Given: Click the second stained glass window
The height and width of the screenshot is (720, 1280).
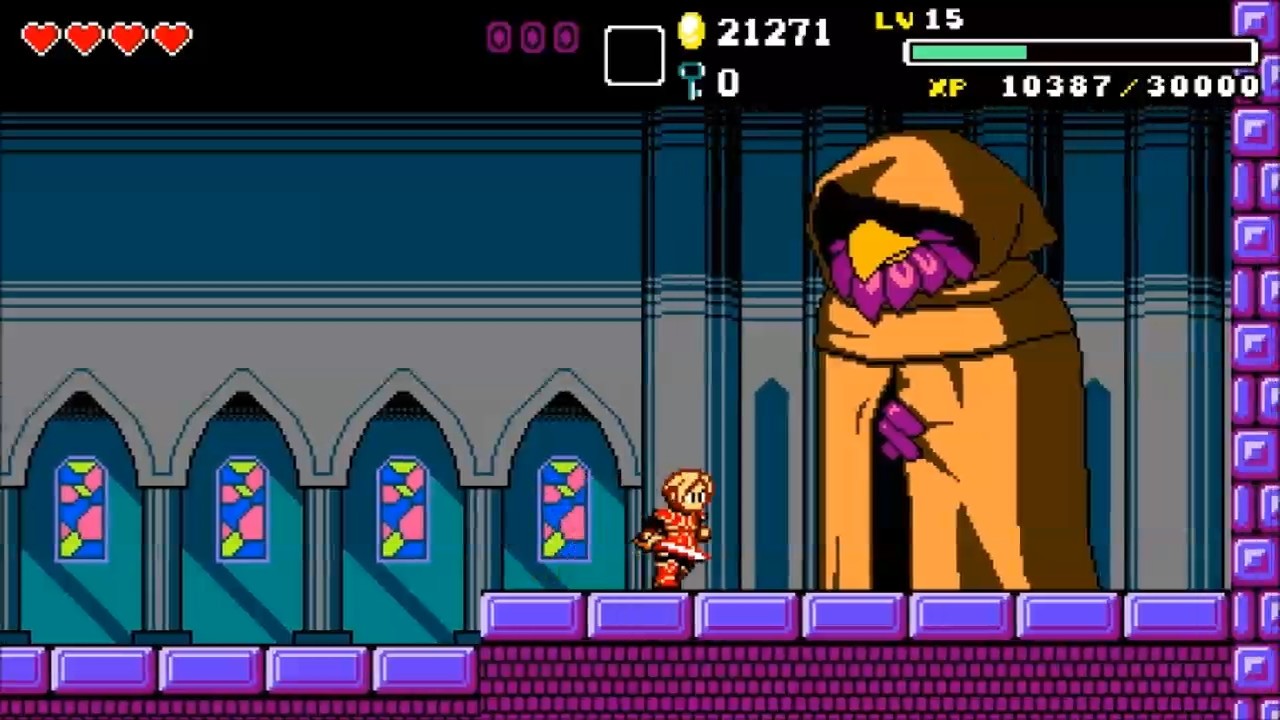Looking at the screenshot, I should point(242,510).
